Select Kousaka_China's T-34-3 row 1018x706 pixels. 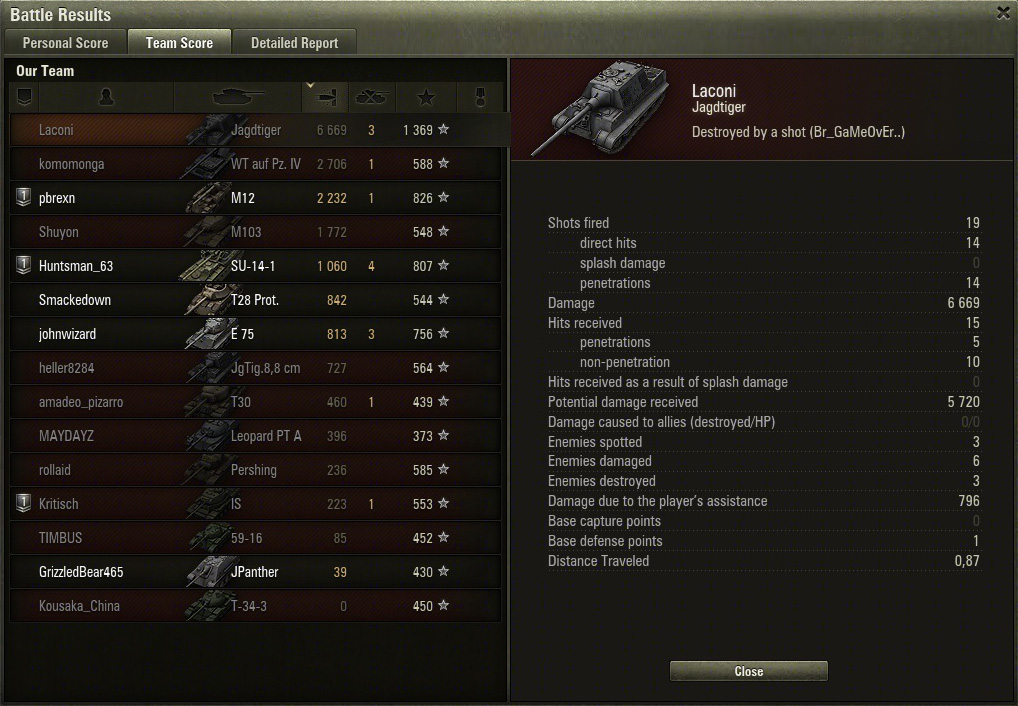point(255,606)
